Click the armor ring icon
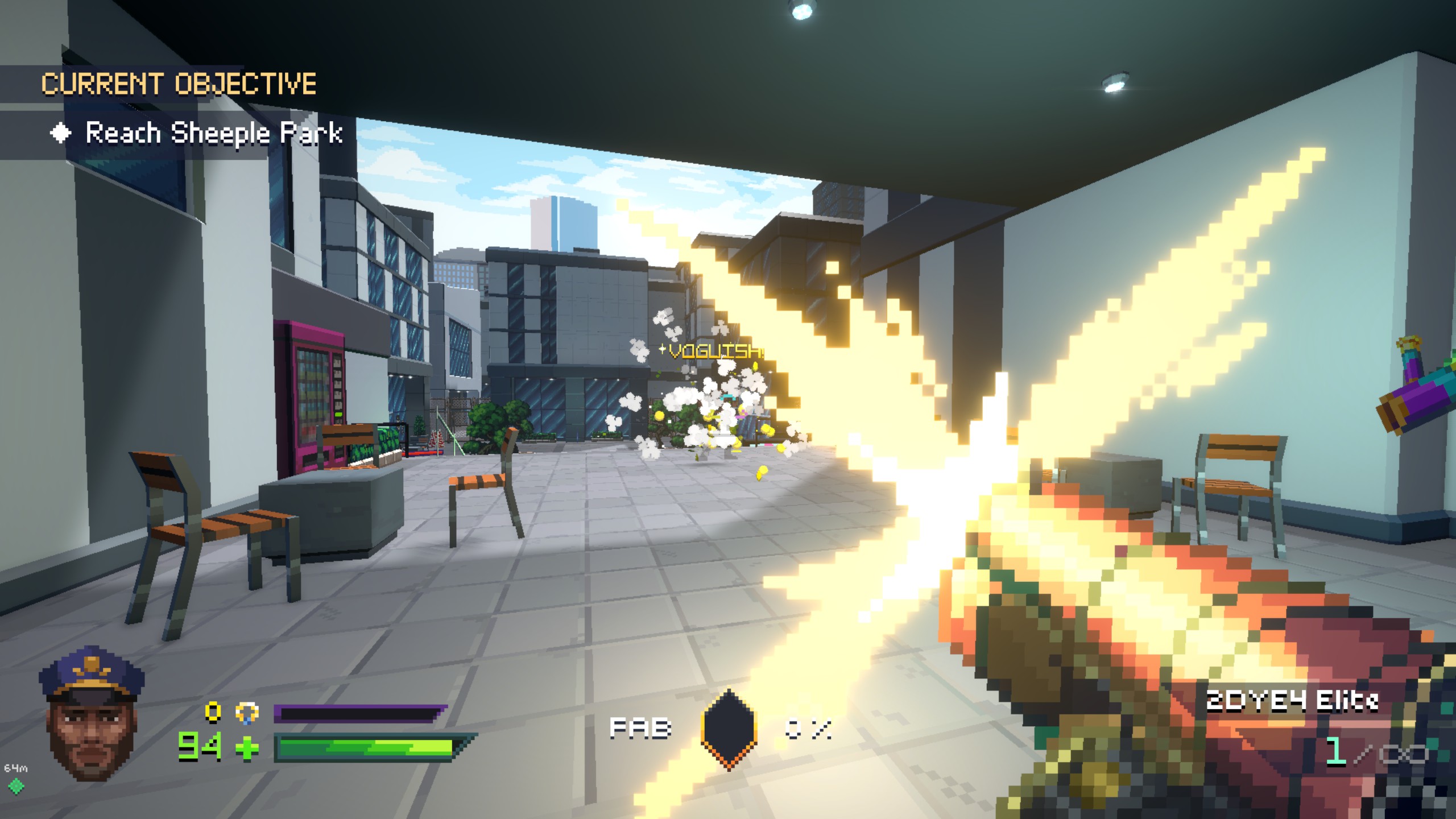 click(x=247, y=713)
